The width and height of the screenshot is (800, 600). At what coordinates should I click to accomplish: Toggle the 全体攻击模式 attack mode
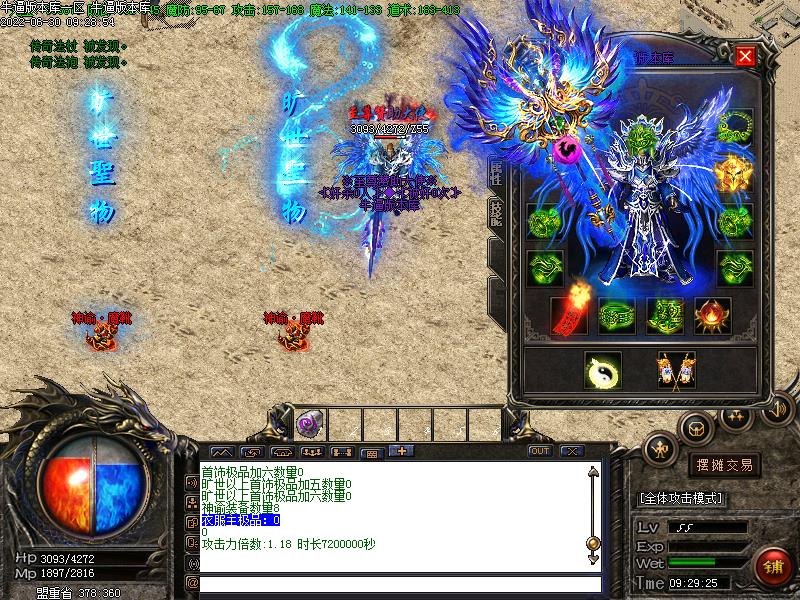click(681, 498)
